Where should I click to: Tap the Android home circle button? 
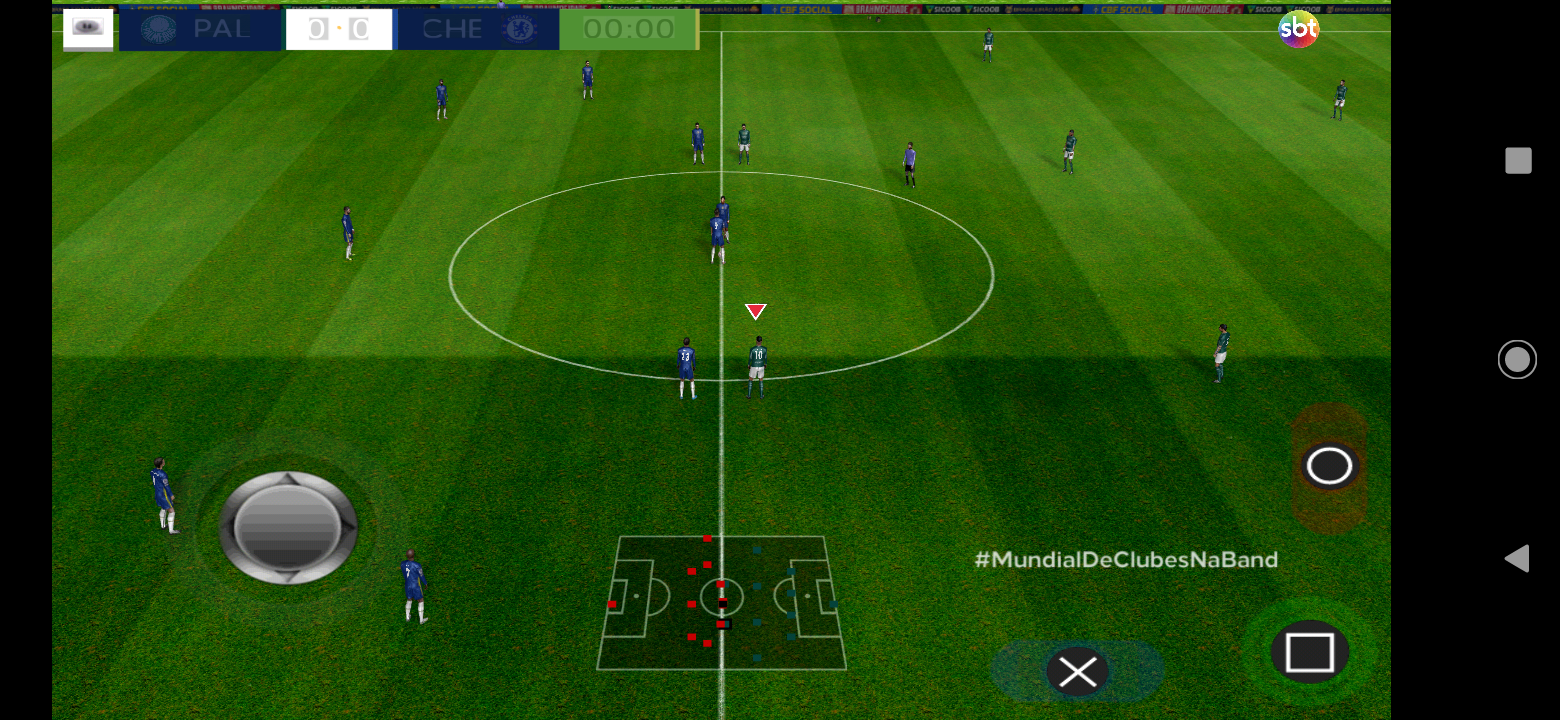(1517, 359)
